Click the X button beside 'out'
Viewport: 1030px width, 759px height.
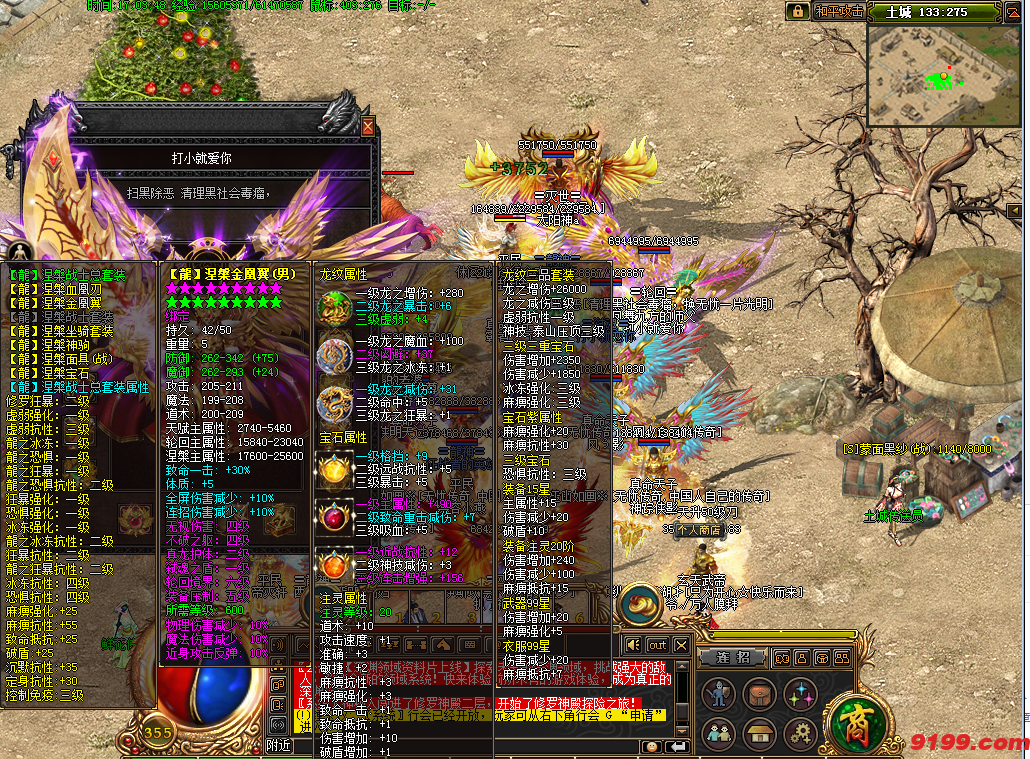(681, 645)
